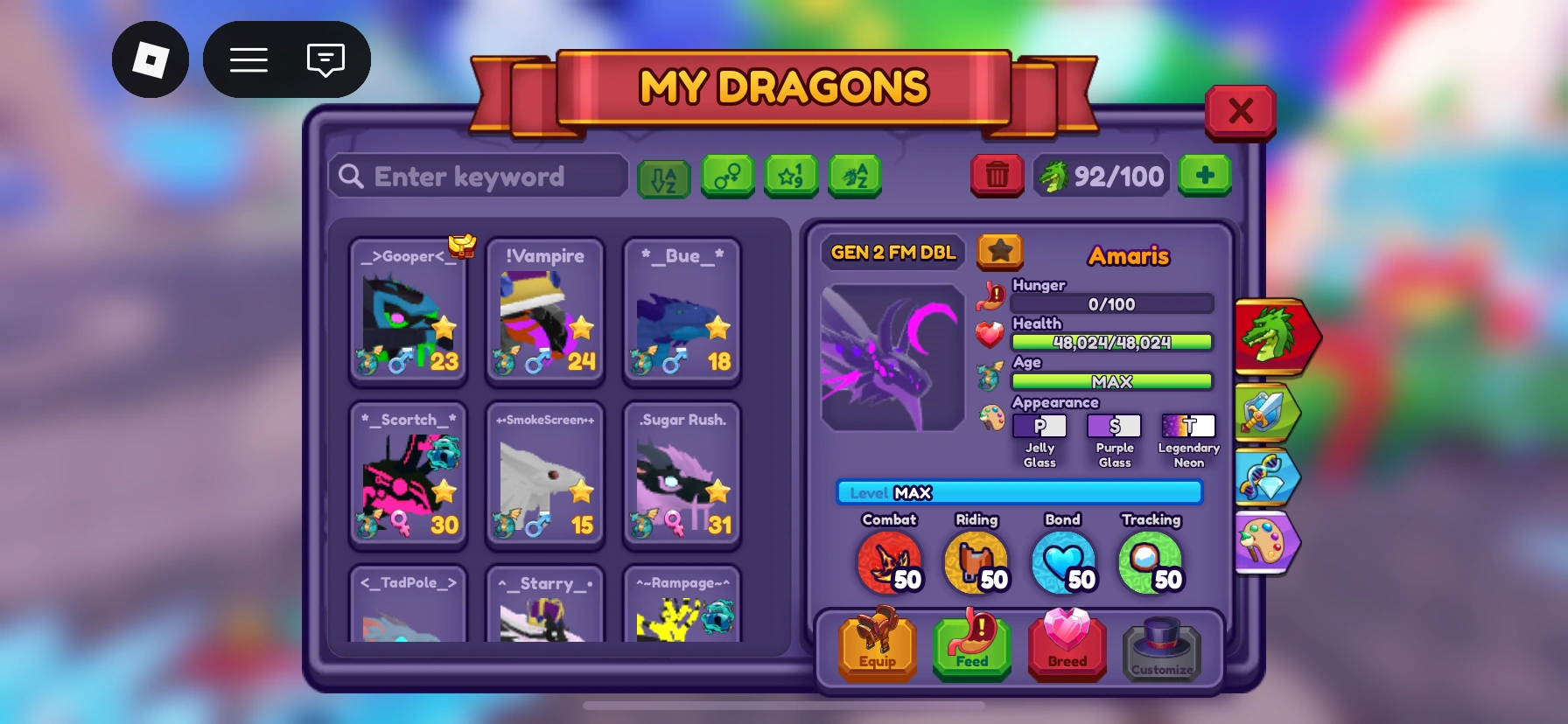Open the Breed menu for Amaris

click(1067, 647)
